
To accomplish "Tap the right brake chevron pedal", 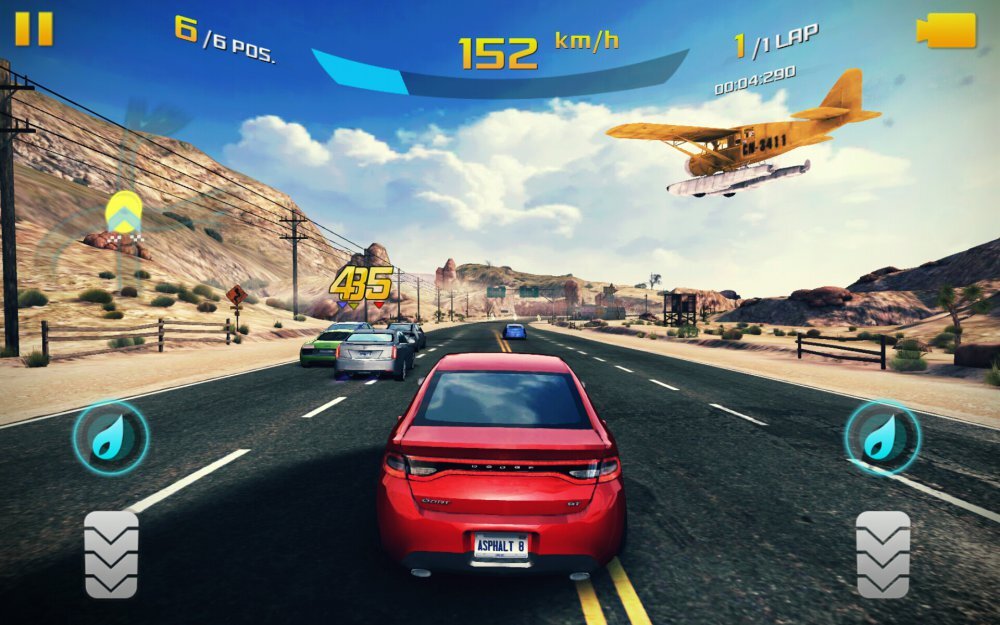I will click(x=883, y=554).
